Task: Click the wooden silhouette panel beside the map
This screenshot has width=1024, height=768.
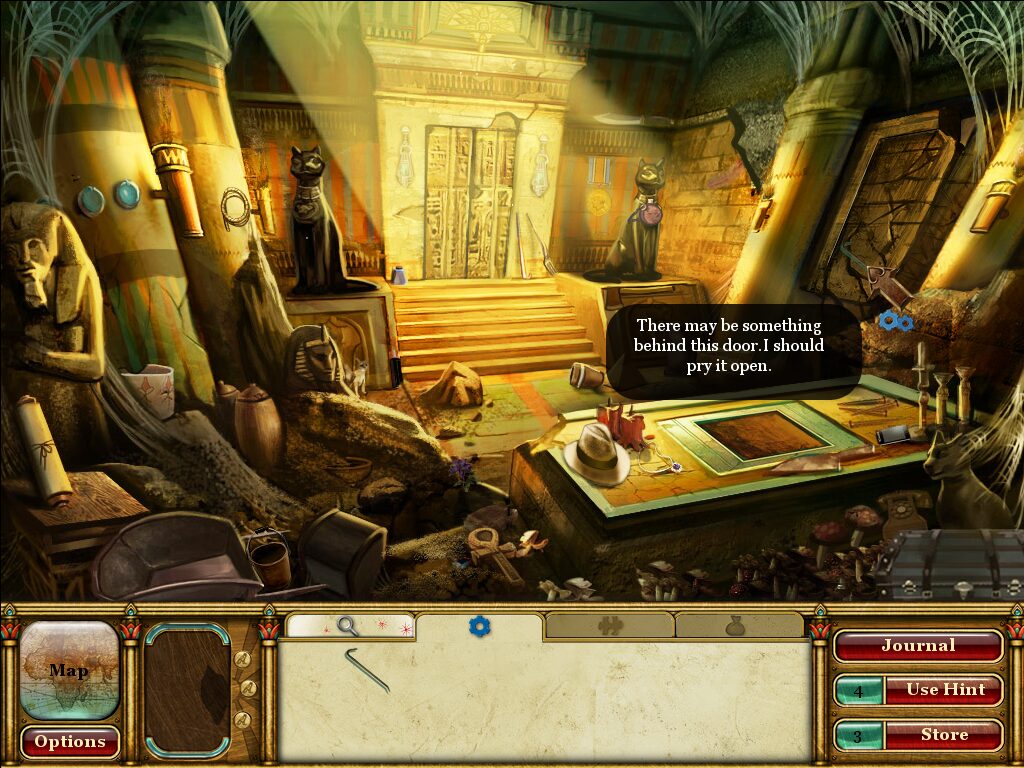Action: (187, 692)
